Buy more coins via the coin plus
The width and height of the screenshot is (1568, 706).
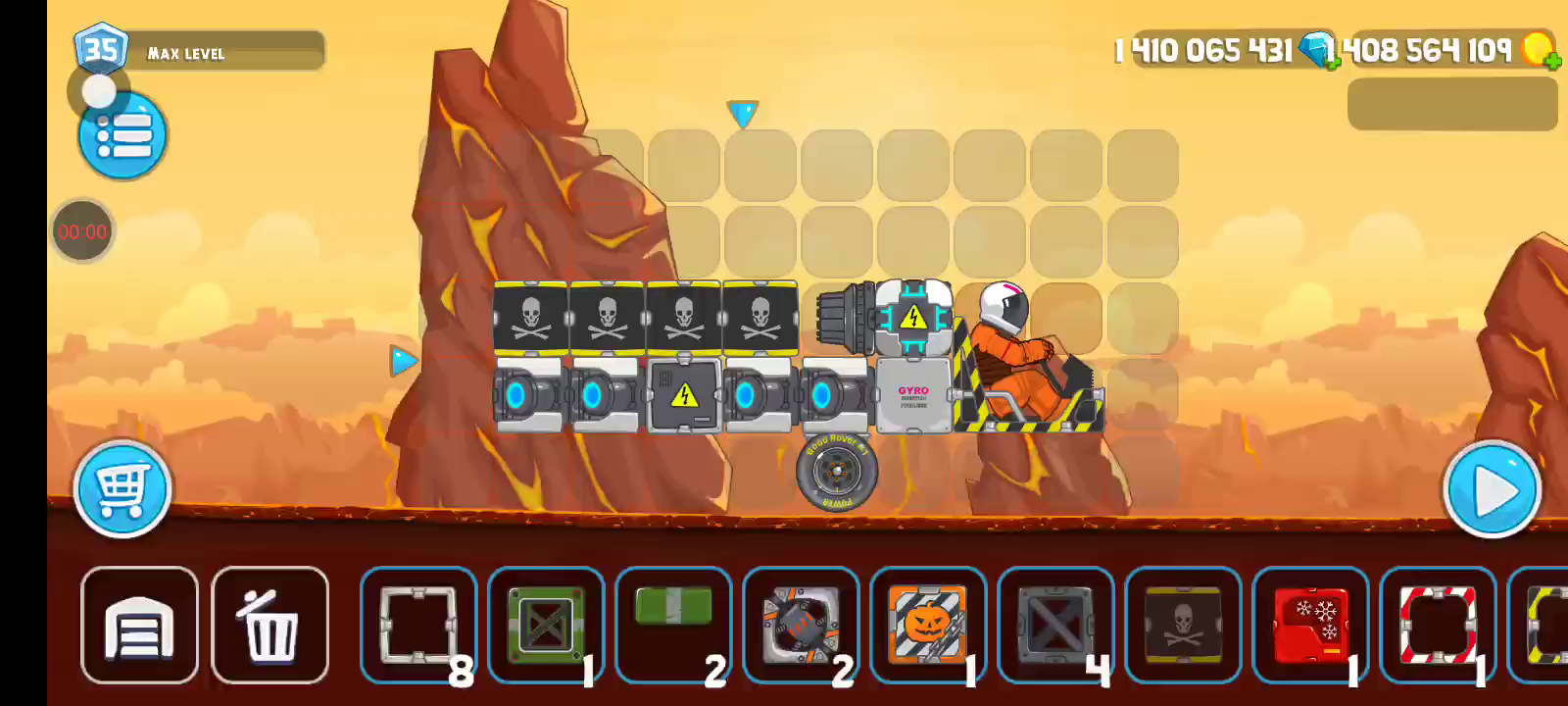pos(1551,63)
